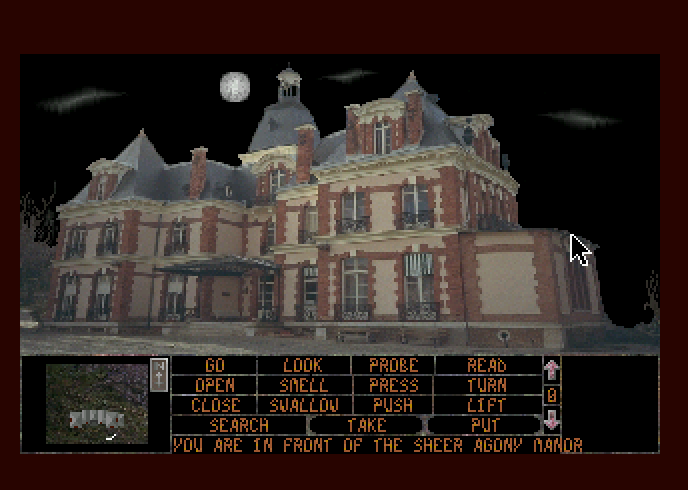Choose the SMELL command

click(304, 385)
